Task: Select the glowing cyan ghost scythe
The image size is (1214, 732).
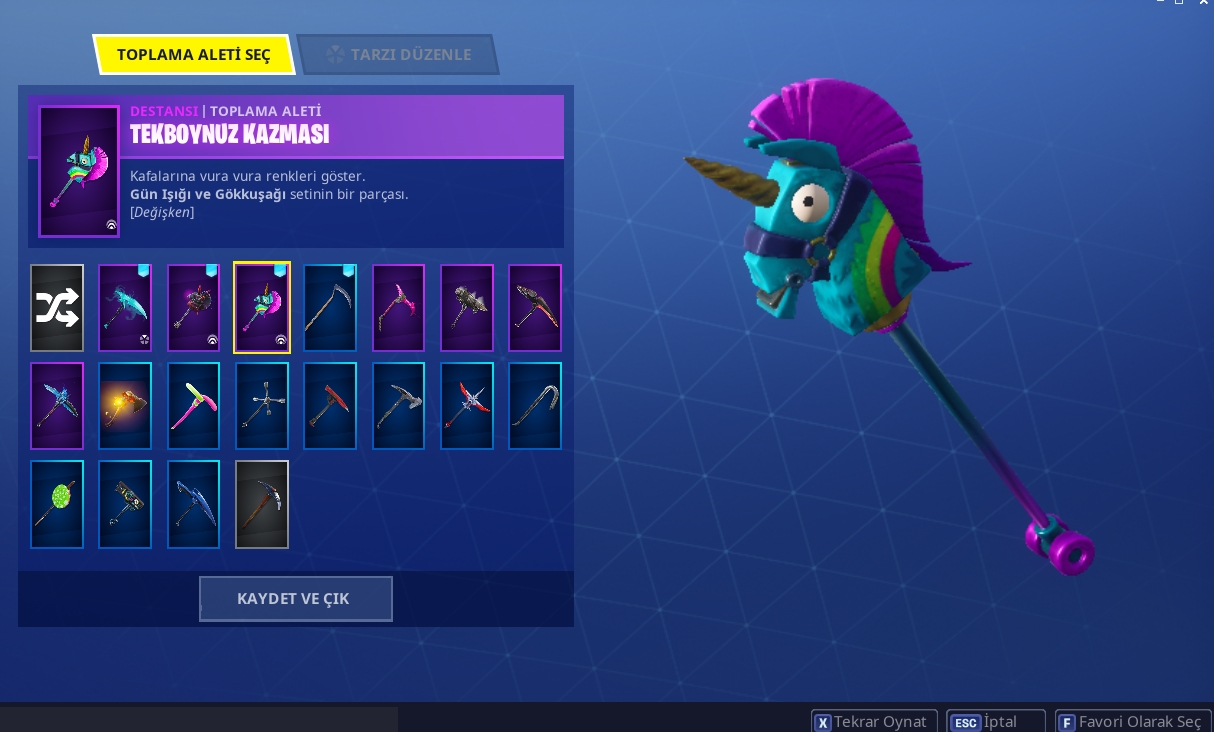Action: tap(125, 308)
